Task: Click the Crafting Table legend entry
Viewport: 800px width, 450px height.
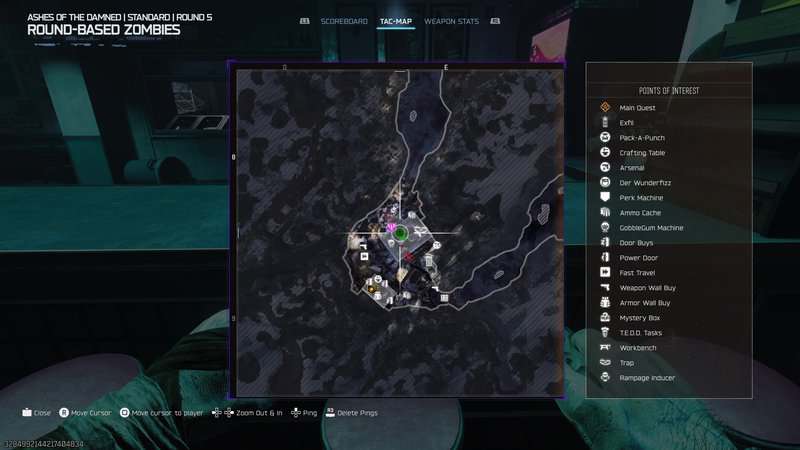Action: [x=642, y=153]
